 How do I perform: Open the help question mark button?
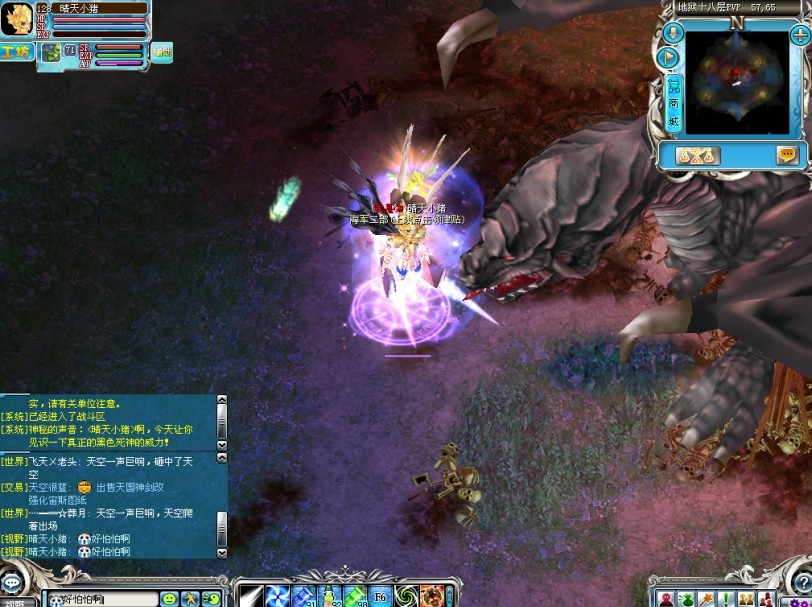(802, 580)
